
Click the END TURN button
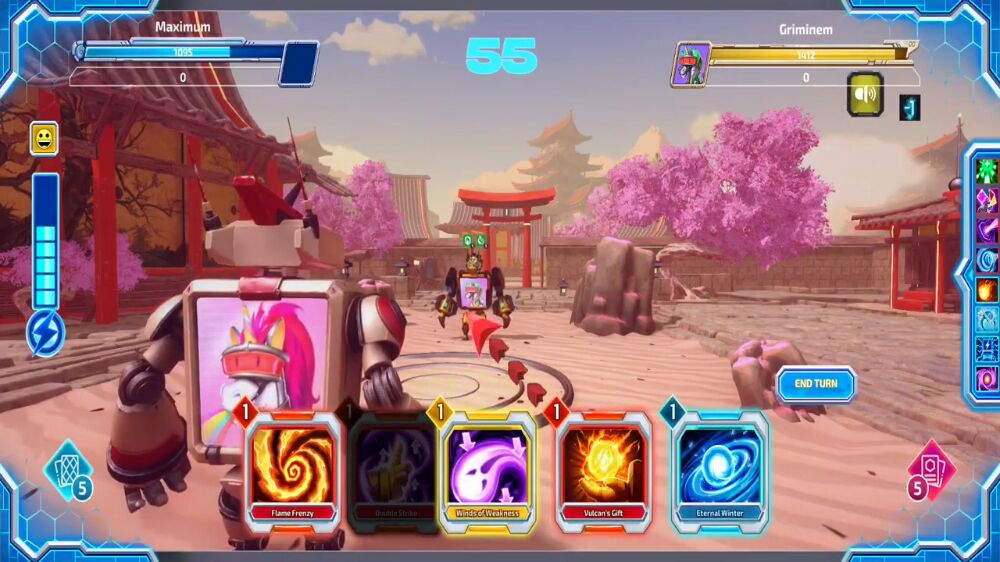click(x=816, y=384)
